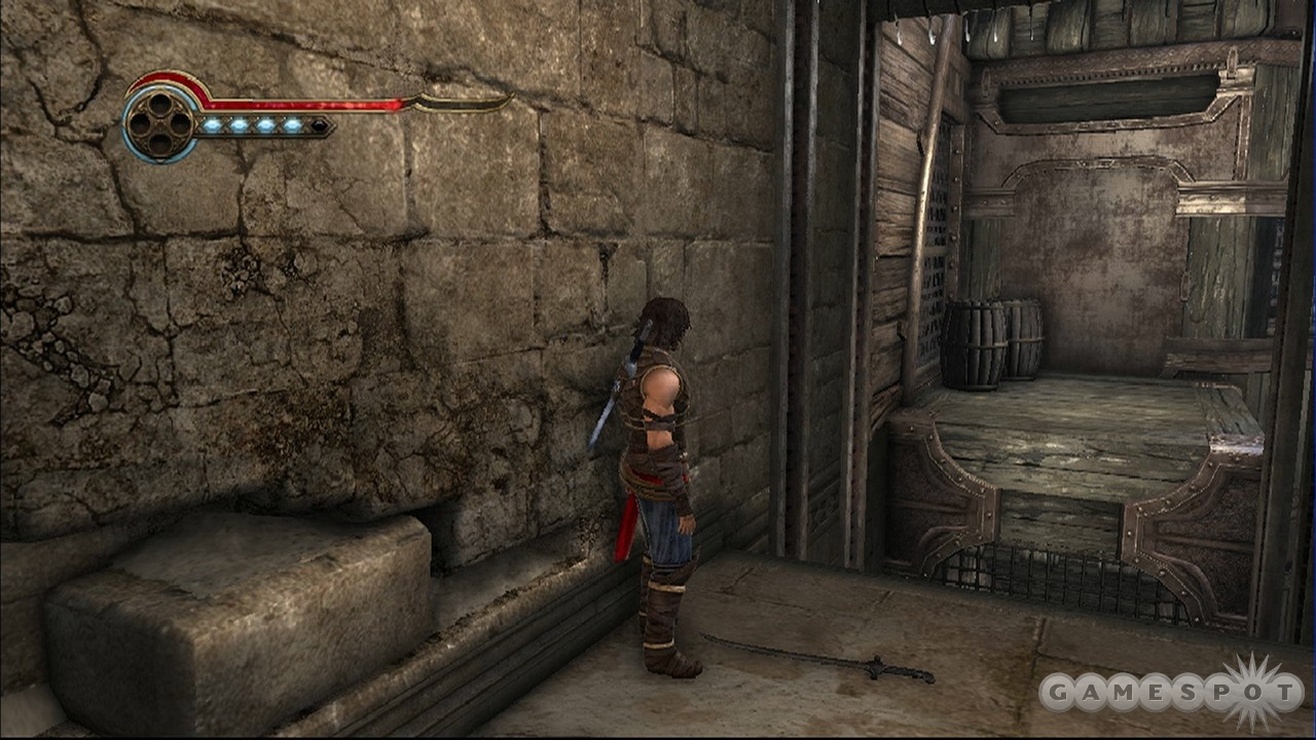Click the circular sand medallion icon
This screenshot has height=740, width=1316.
(x=160, y=123)
